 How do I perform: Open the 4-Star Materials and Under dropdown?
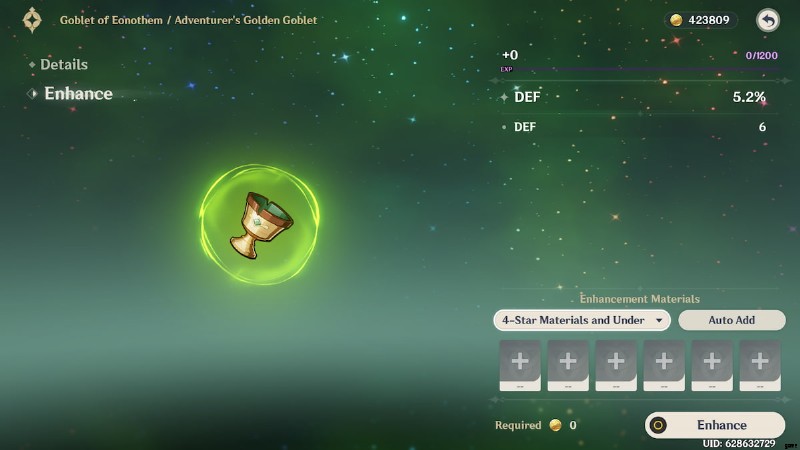pos(582,320)
